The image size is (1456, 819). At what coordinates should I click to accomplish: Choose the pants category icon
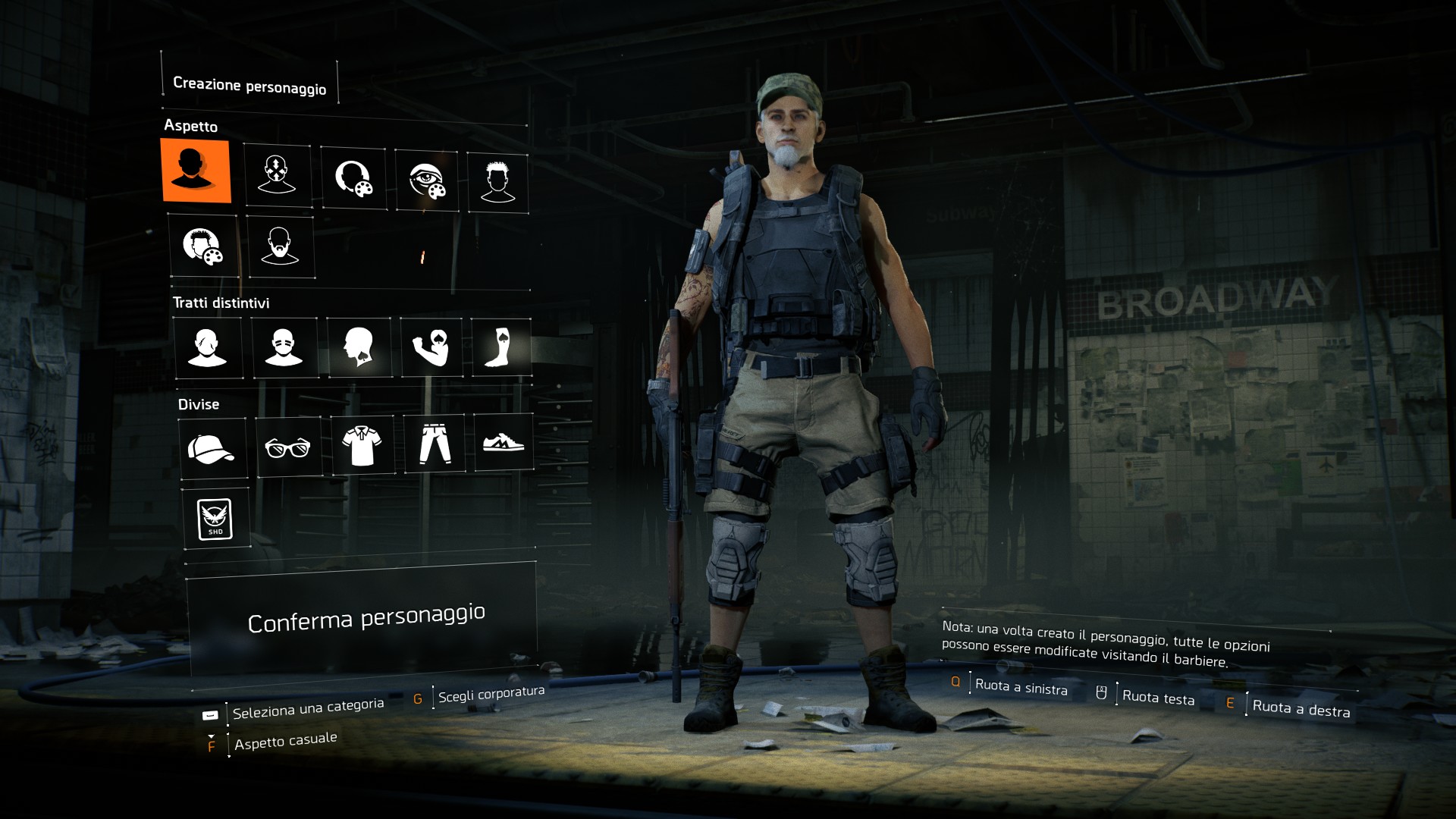(x=435, y=444)
